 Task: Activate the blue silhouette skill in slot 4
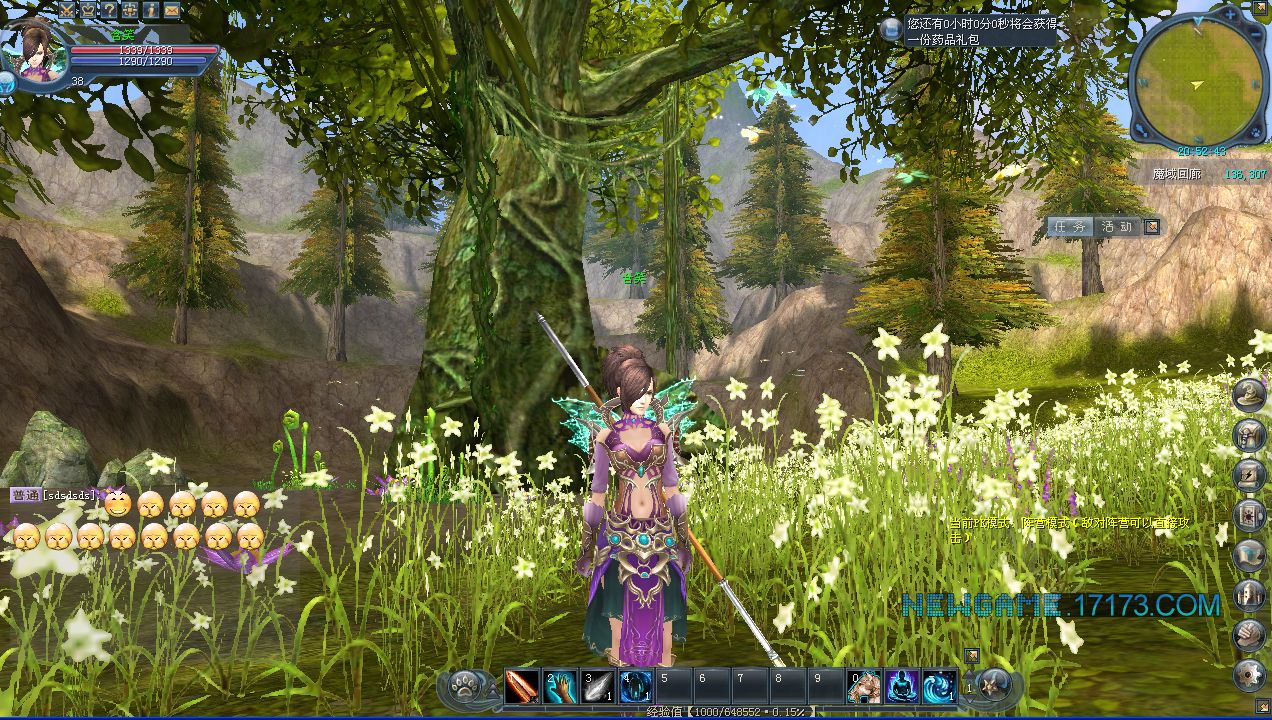(x=636, y=687)
